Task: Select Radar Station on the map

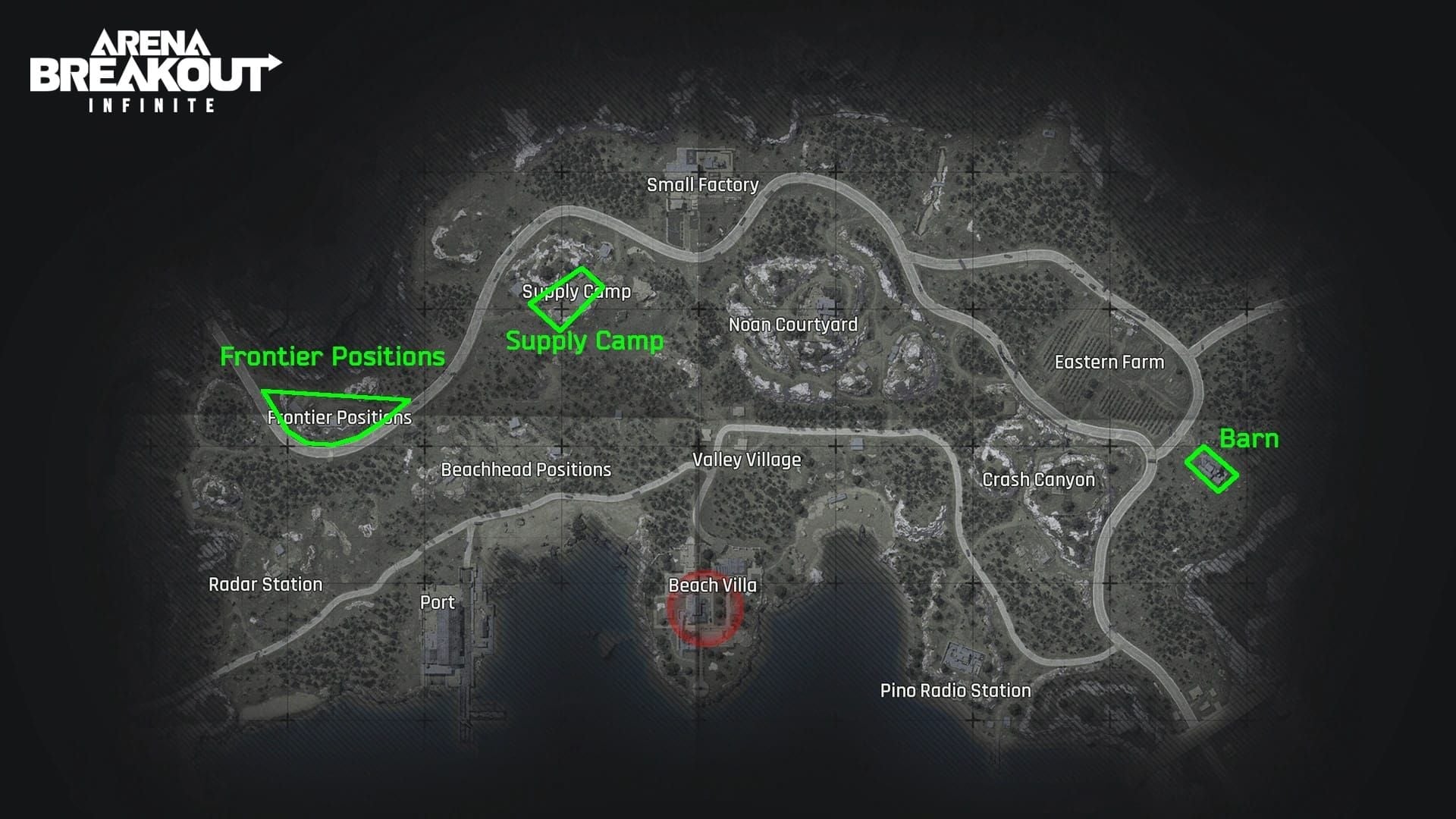Action: (265, 585)
